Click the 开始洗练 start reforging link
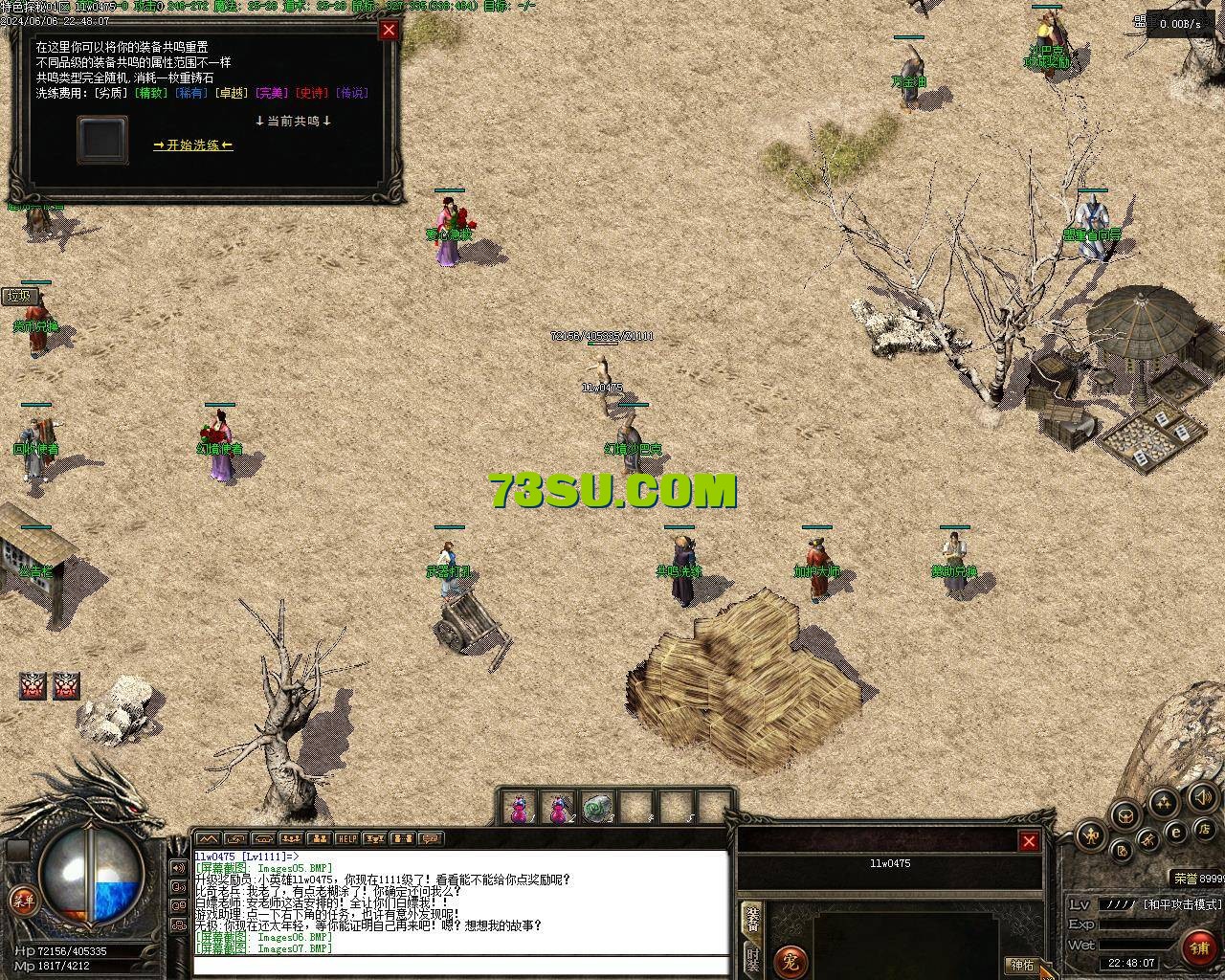Image resolution: width=1225 pixels, height=980 pixels. (x=193, y=145)
